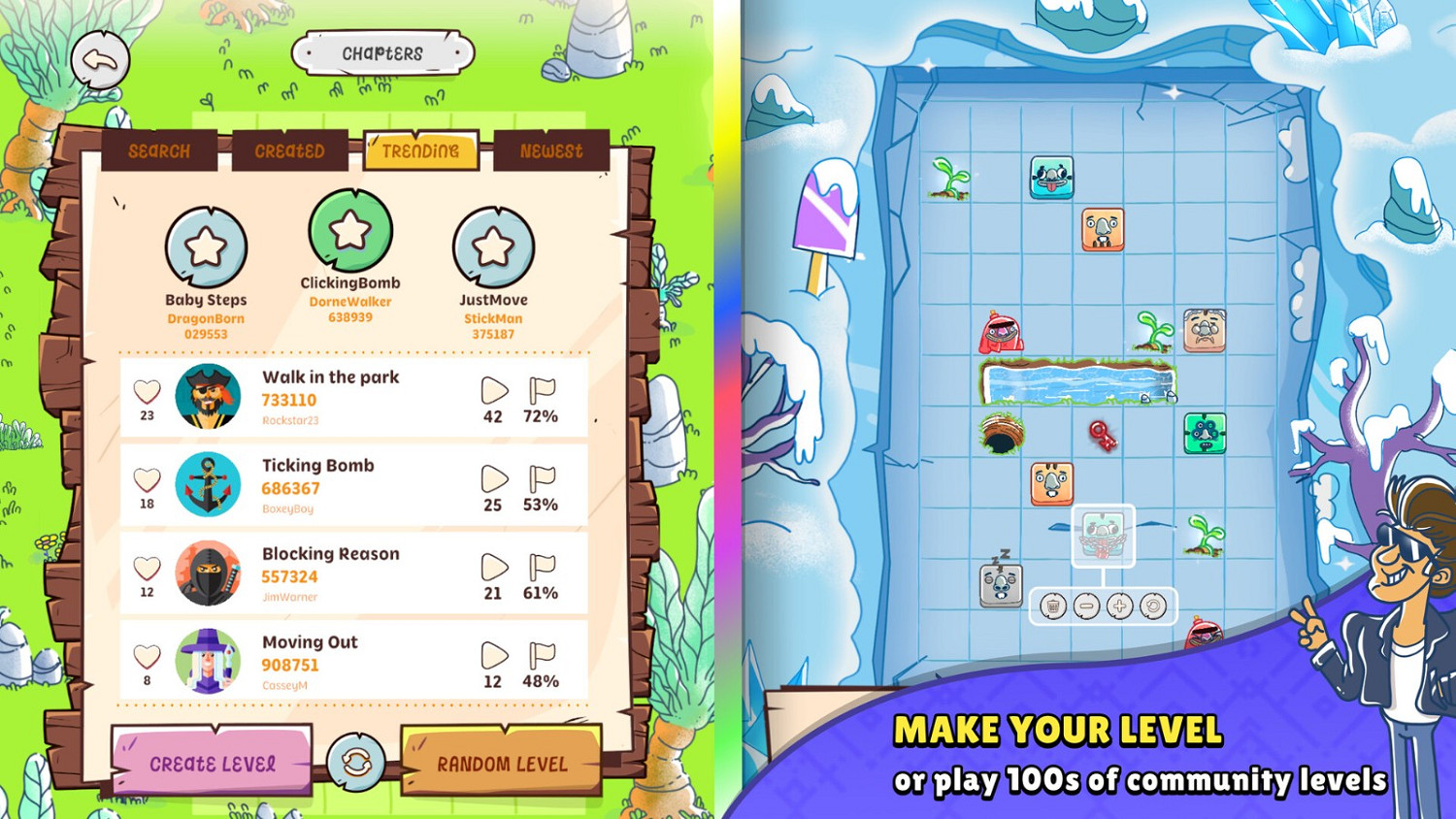The height and width of the screenshot is (819, 1456).
Task: Click the flag completion icon for 'Ticking Bomb'
Action: 544,478
